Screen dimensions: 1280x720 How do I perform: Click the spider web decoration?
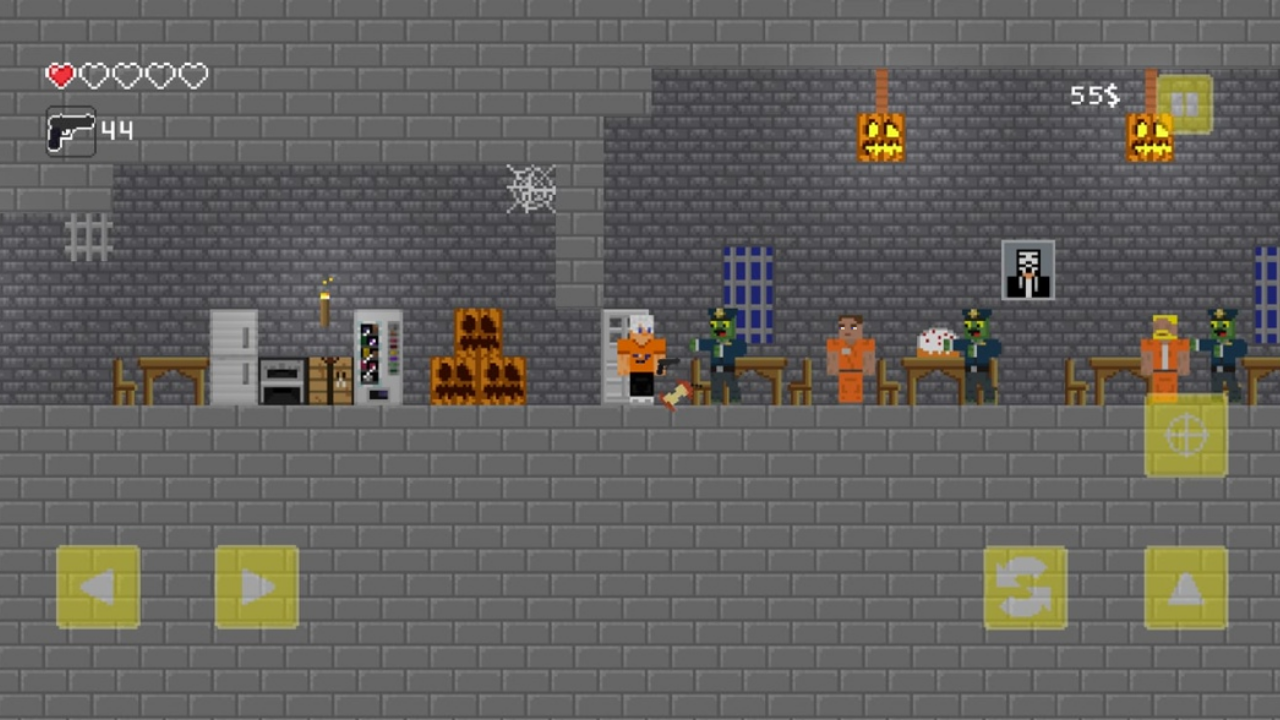[x=531, y=189]
